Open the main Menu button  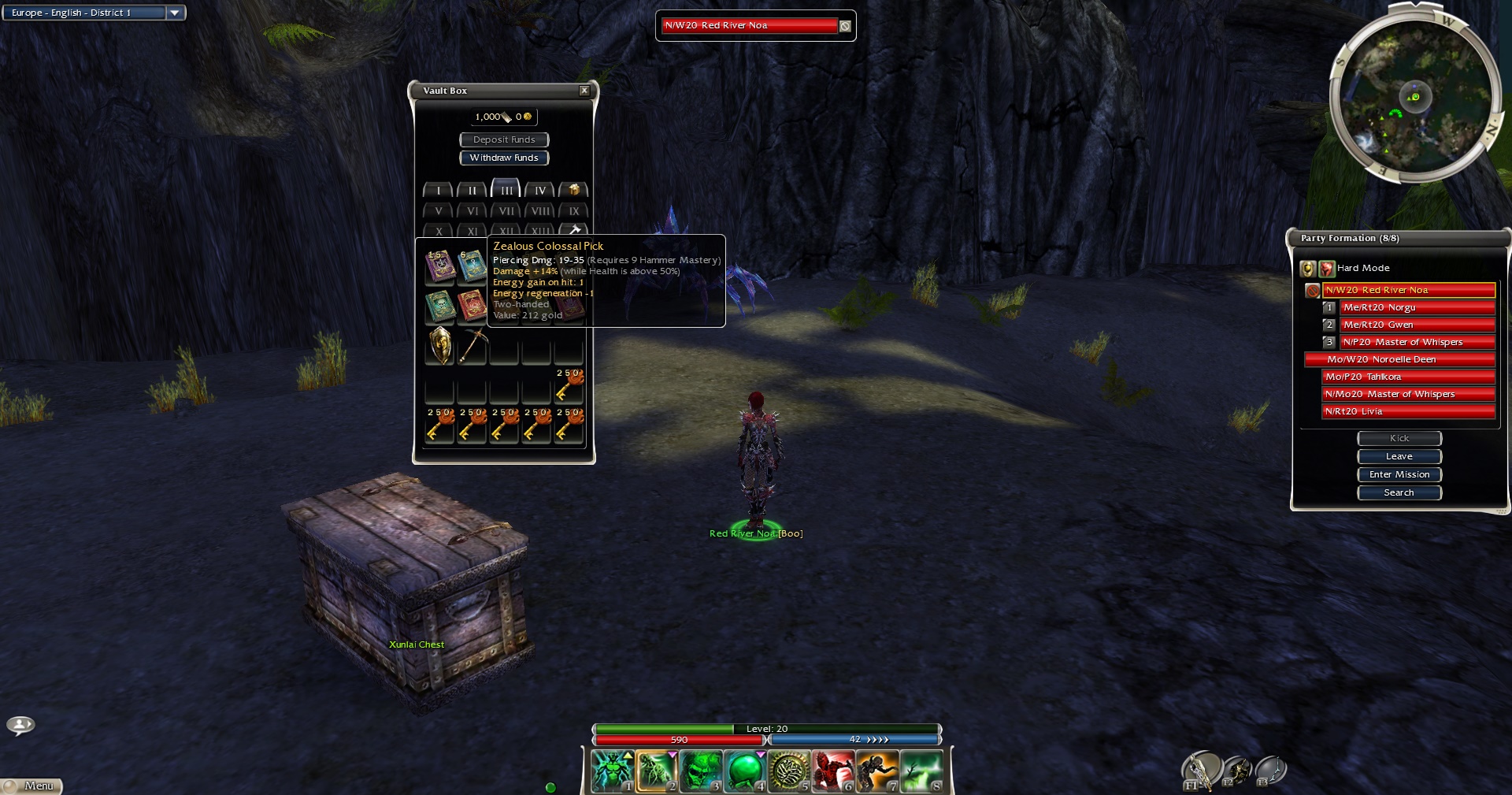(33, 786)
